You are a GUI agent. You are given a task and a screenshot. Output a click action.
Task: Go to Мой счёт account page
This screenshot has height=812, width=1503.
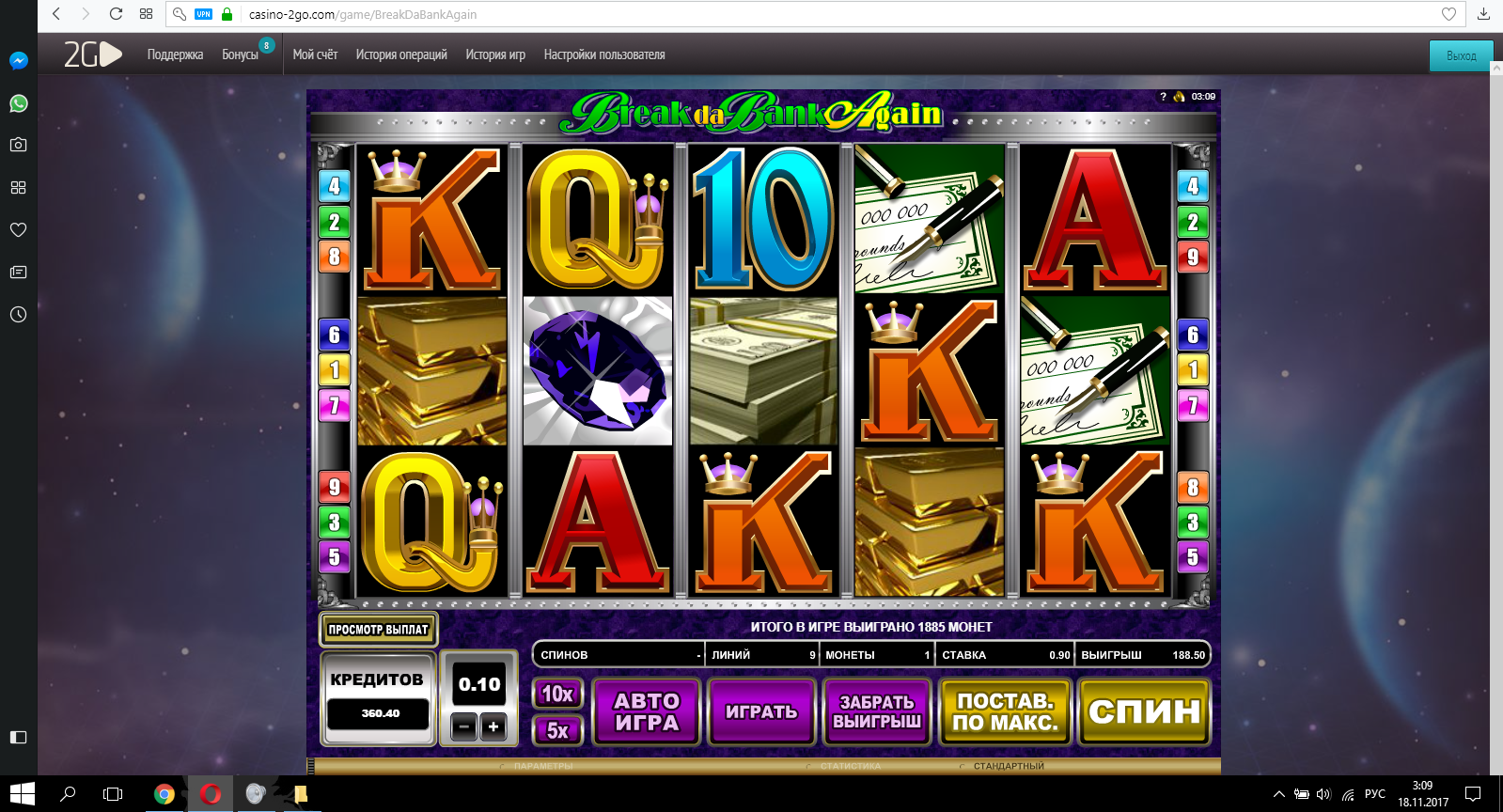[x=315, y=55]
